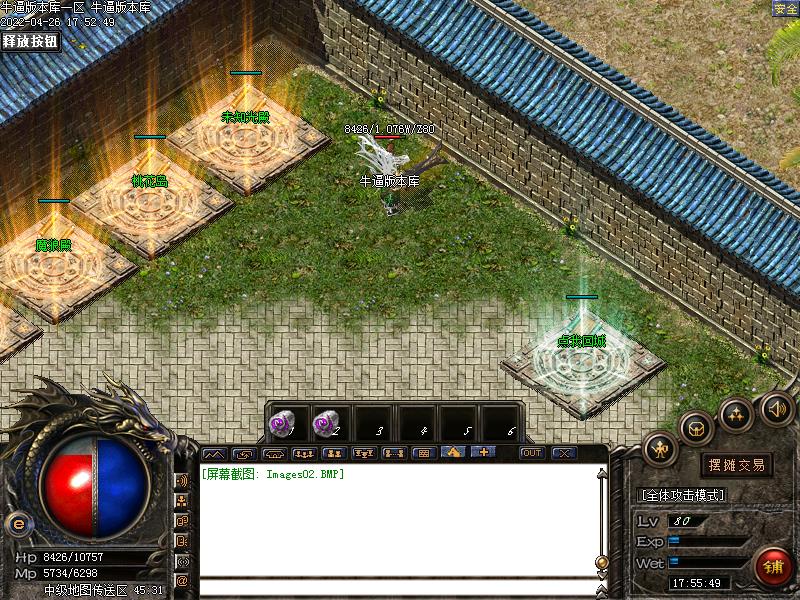Click the OUT button above chat

point(531,453)
